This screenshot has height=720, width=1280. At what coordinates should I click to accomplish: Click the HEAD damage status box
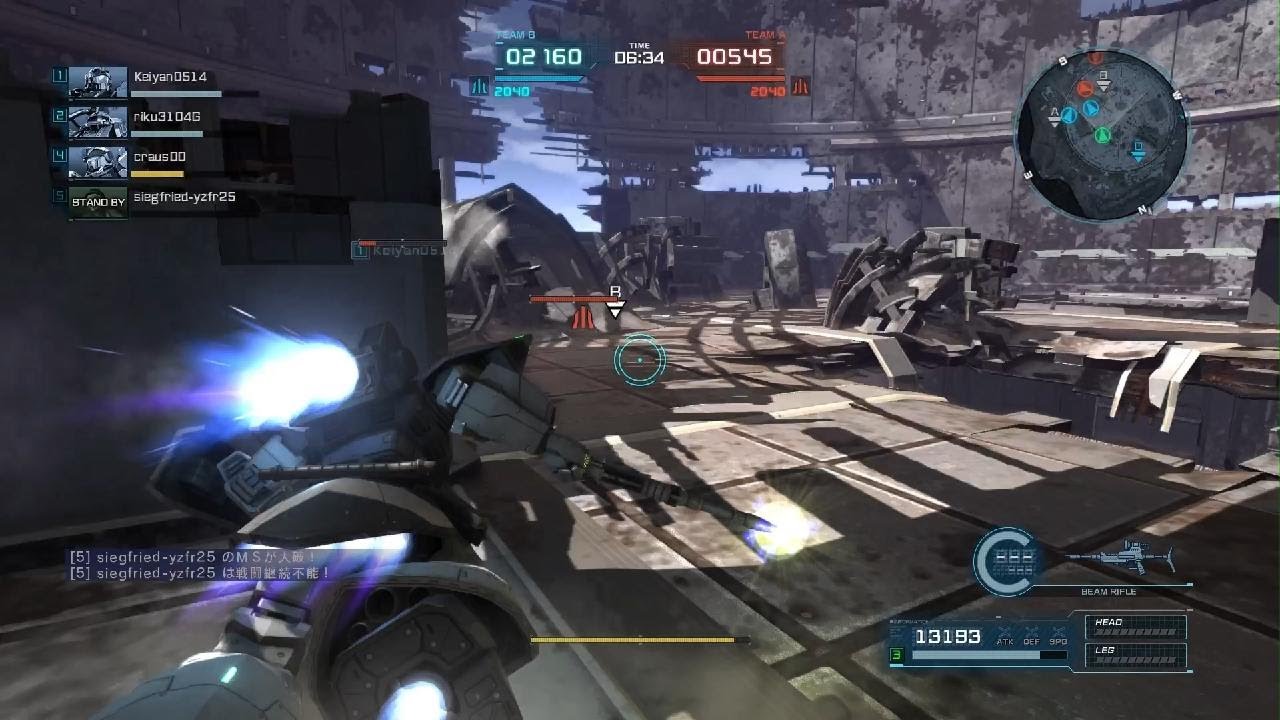[1139, 627]
